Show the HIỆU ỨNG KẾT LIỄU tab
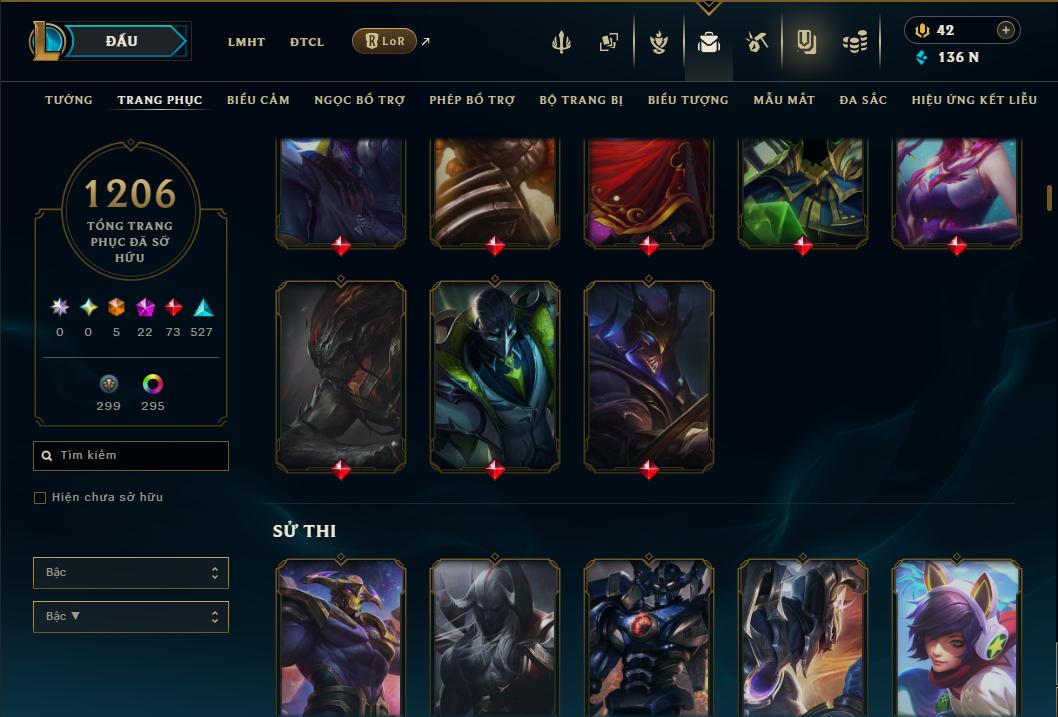This screenshot has width=1058, height=717. (974, 100)
